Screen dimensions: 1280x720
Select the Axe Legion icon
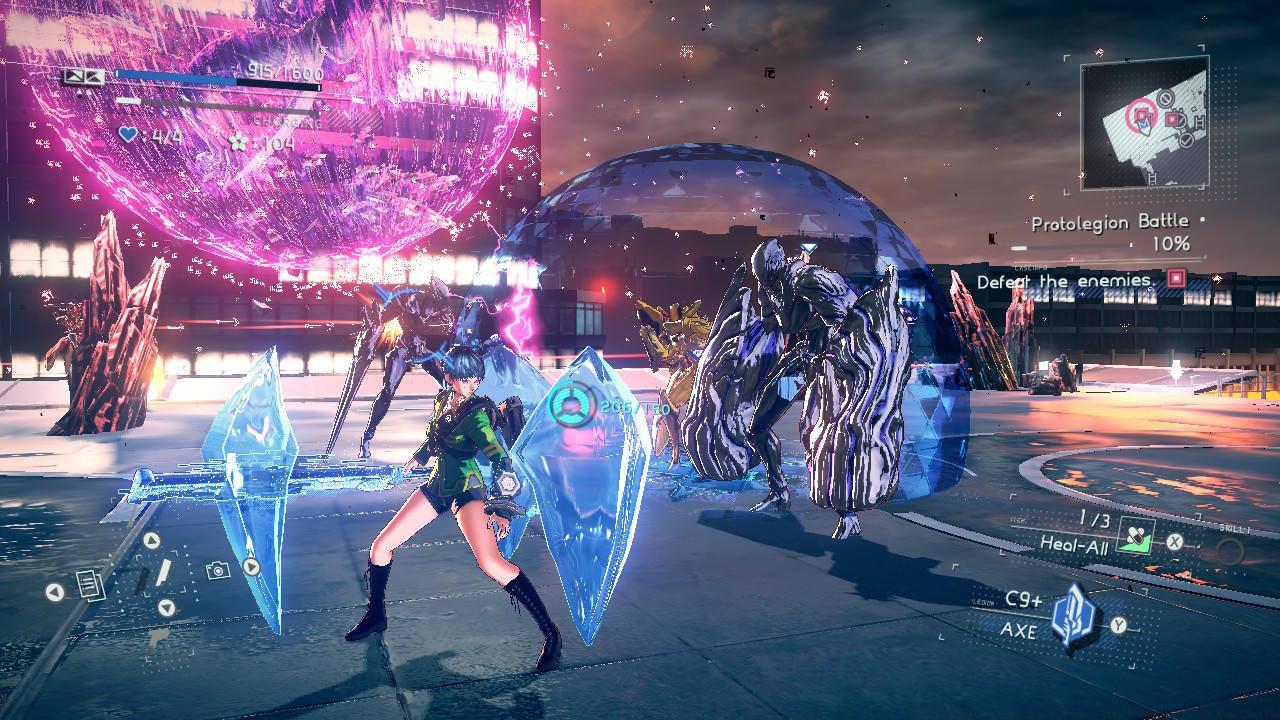tap(1074, 616)
